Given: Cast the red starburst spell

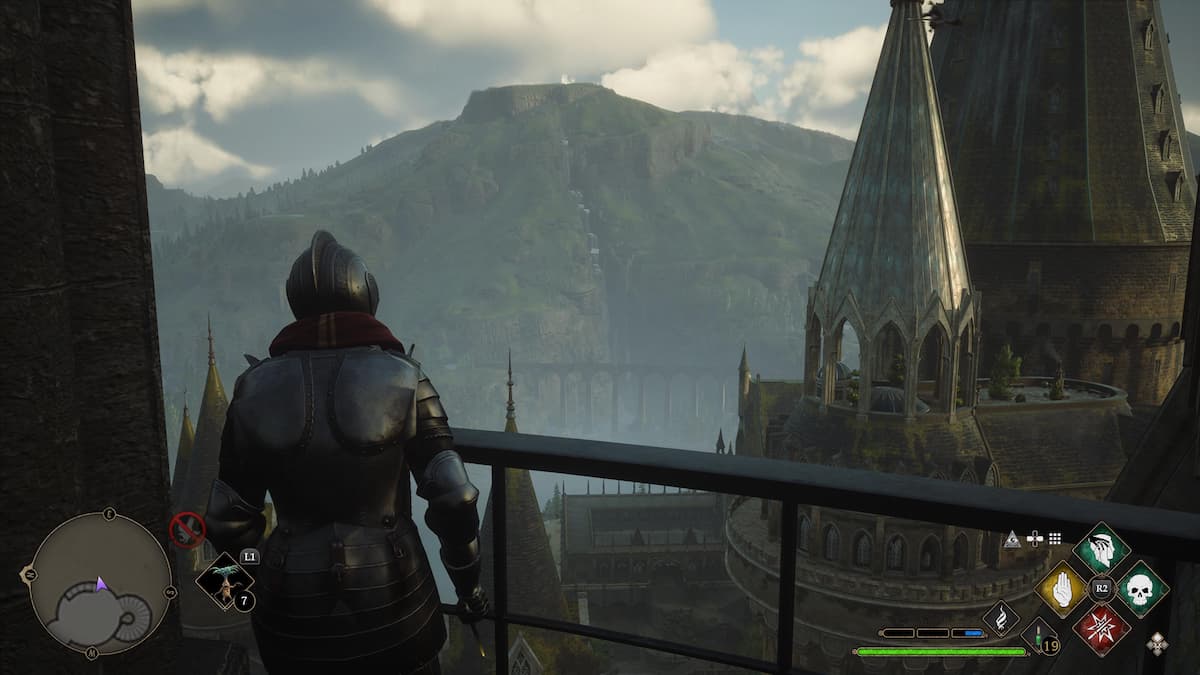Looking at the screenshot, I should [1101, 629].
